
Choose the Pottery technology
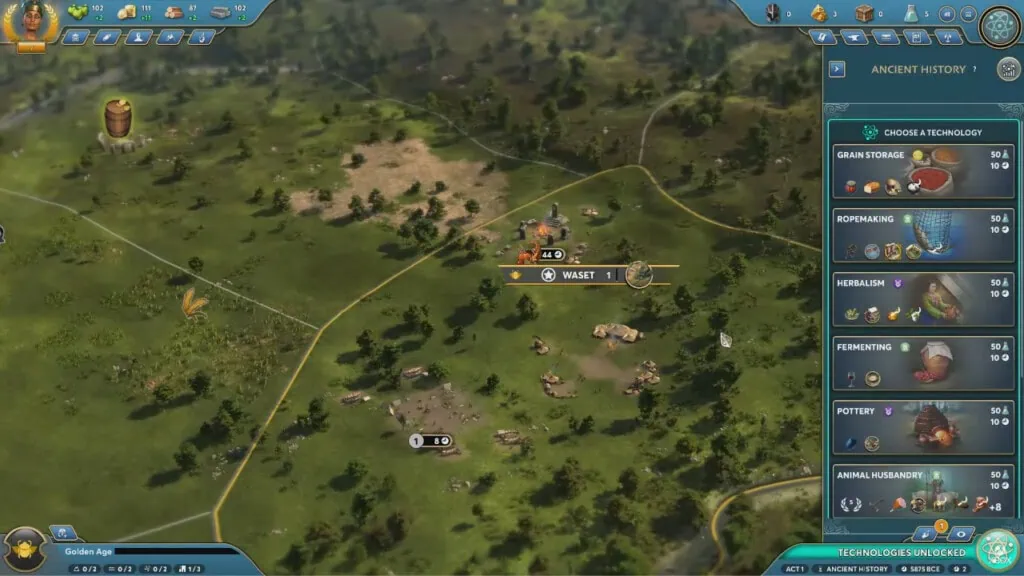tap(923, 427)
